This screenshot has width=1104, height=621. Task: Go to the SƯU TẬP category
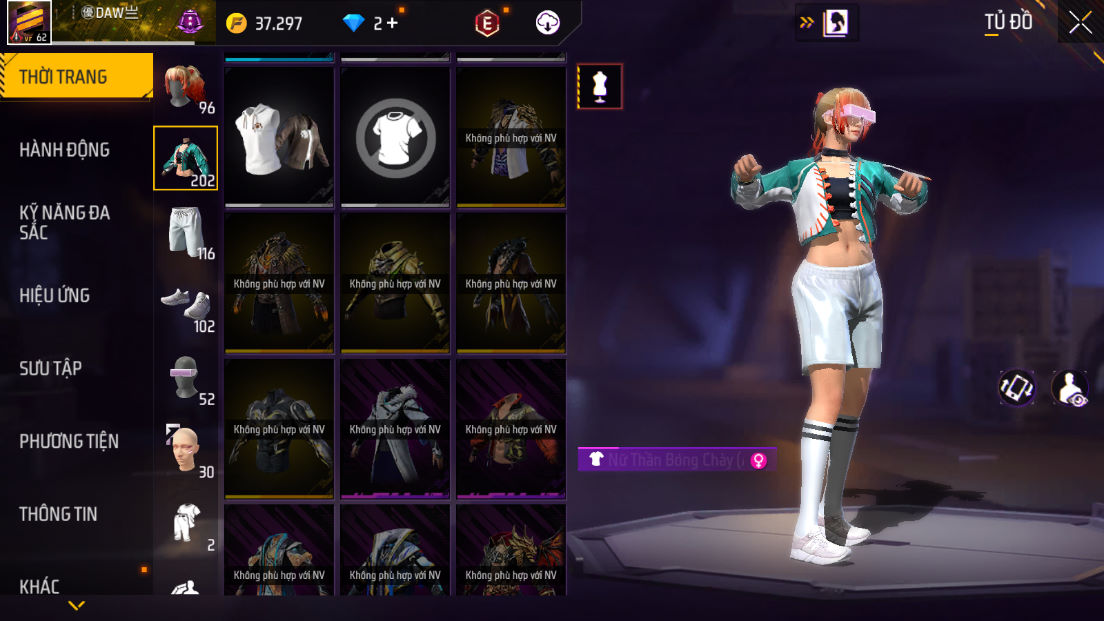coord(51,368)
